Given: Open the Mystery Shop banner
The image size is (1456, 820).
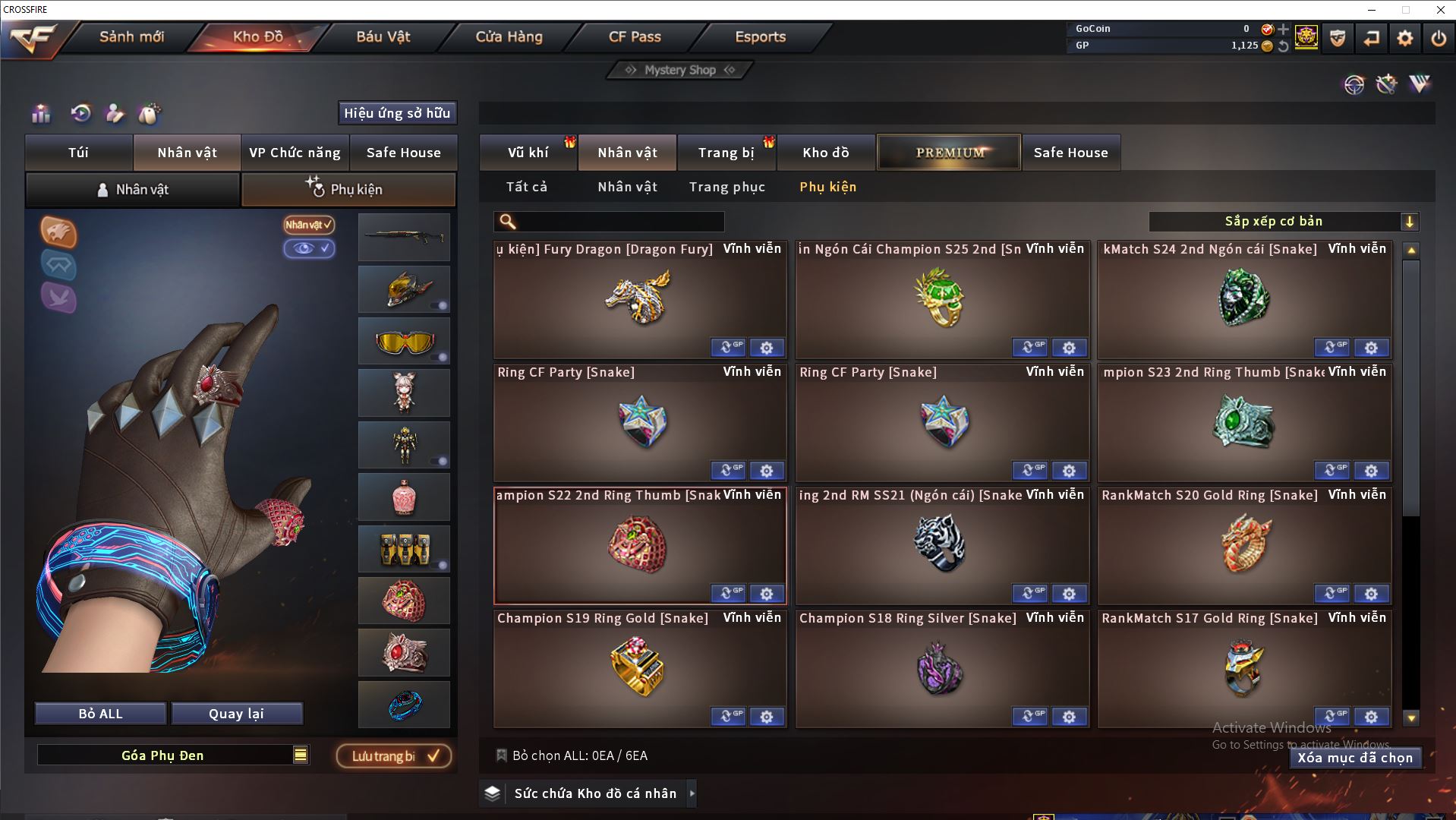Looking at the screenshot, I should (x=680, y=70).
